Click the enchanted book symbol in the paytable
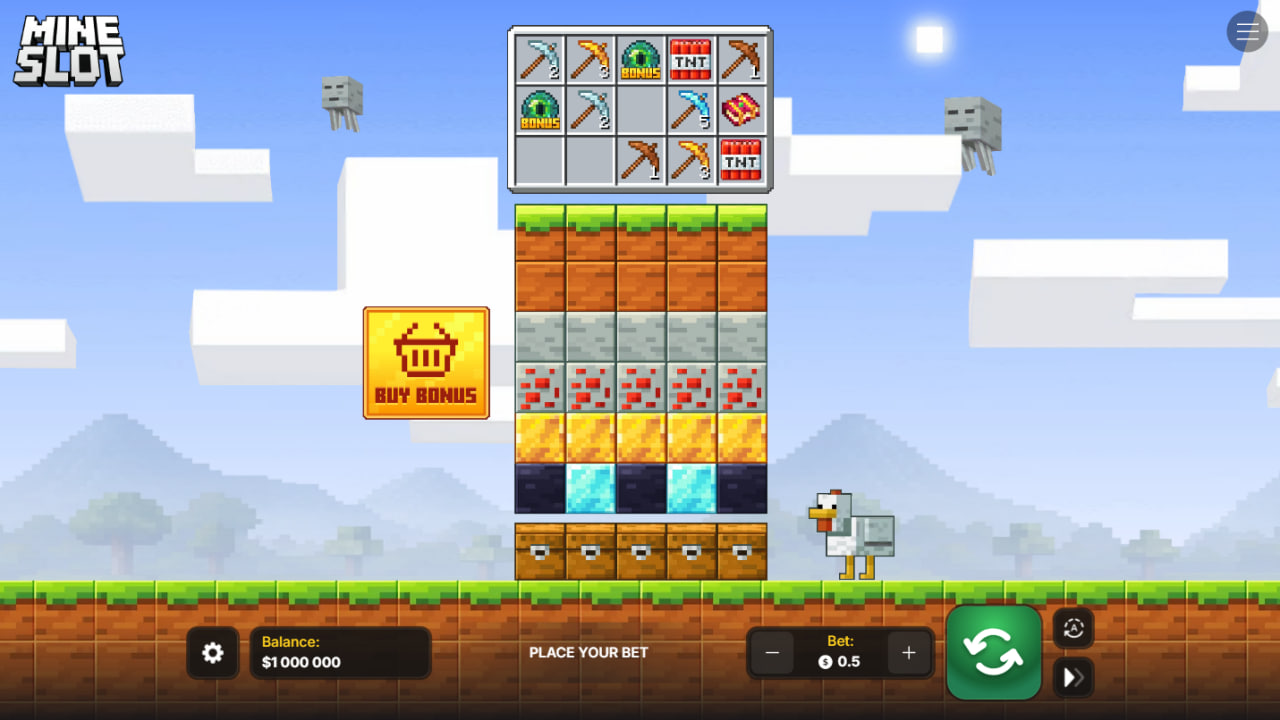This screenshot has width=1280, height=720. pyautogui.click(x=743, y=110)
